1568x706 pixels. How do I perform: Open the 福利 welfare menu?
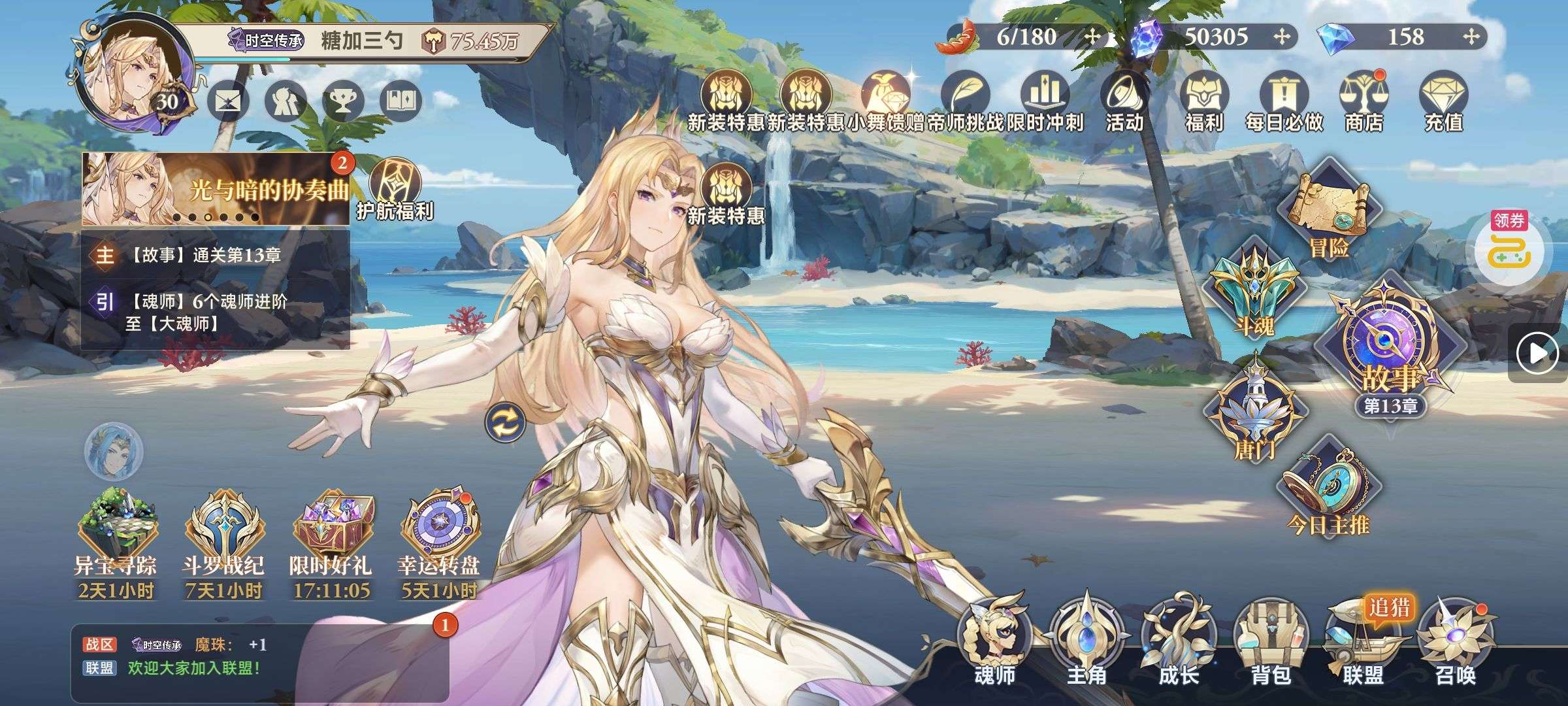(1203, 101)
